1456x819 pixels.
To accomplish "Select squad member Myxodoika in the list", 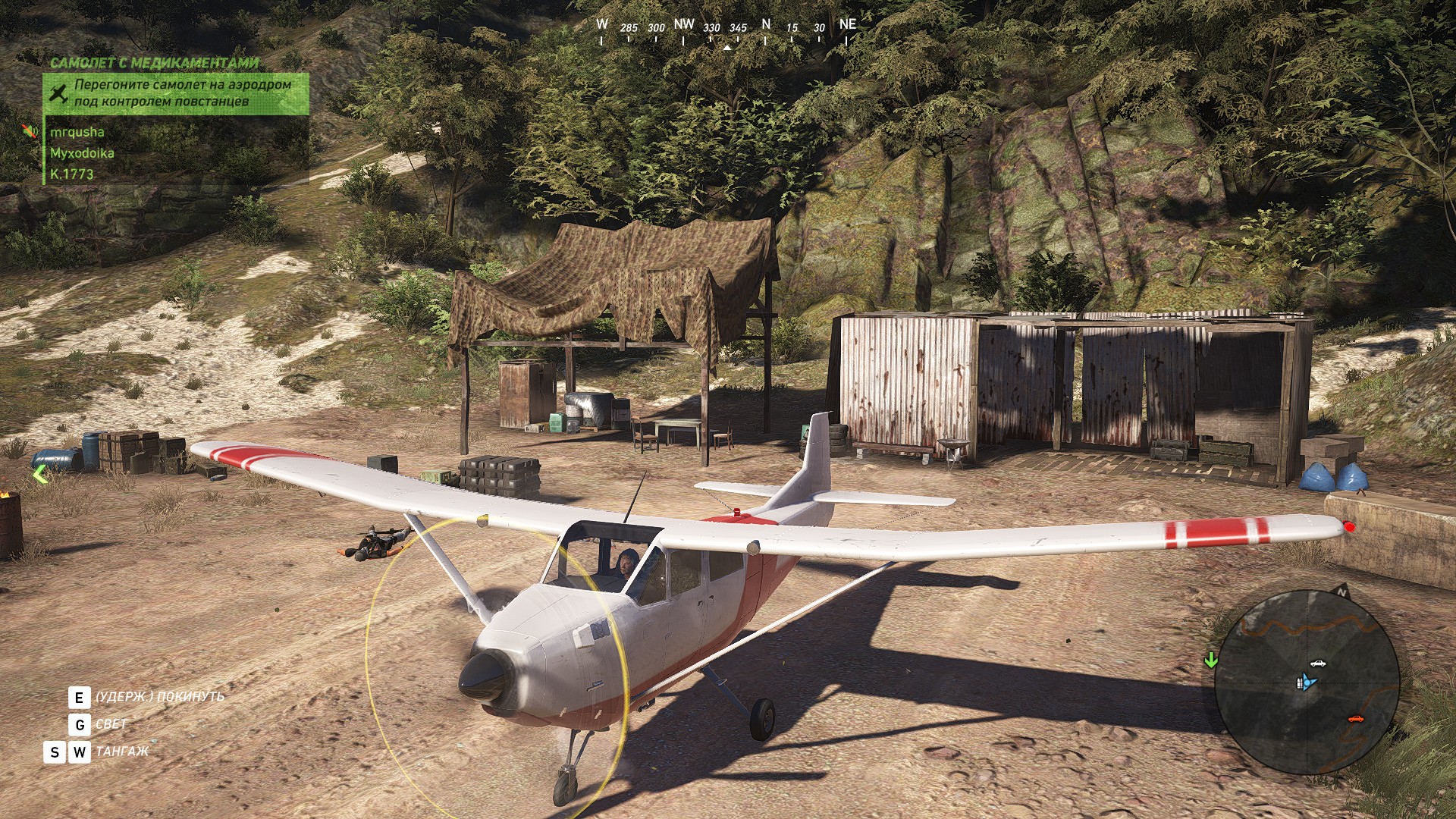I will coord(82,153).
